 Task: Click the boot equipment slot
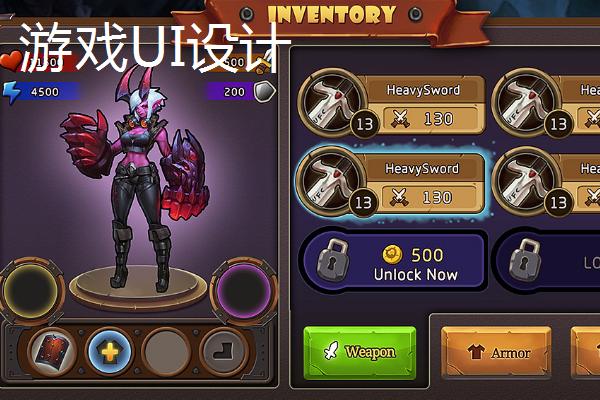point(222,351)
